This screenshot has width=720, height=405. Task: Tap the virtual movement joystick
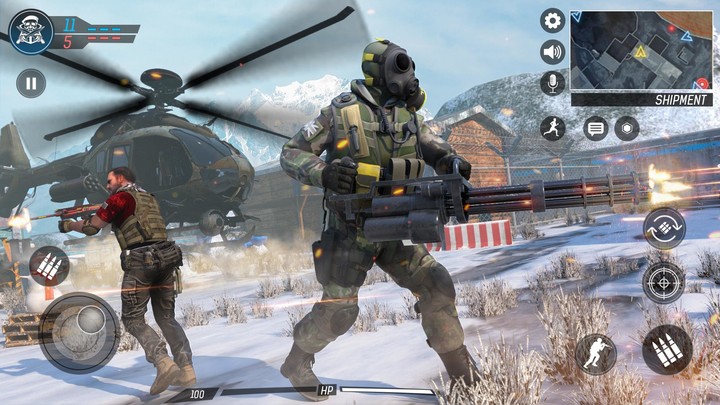[x=80, y=331]
